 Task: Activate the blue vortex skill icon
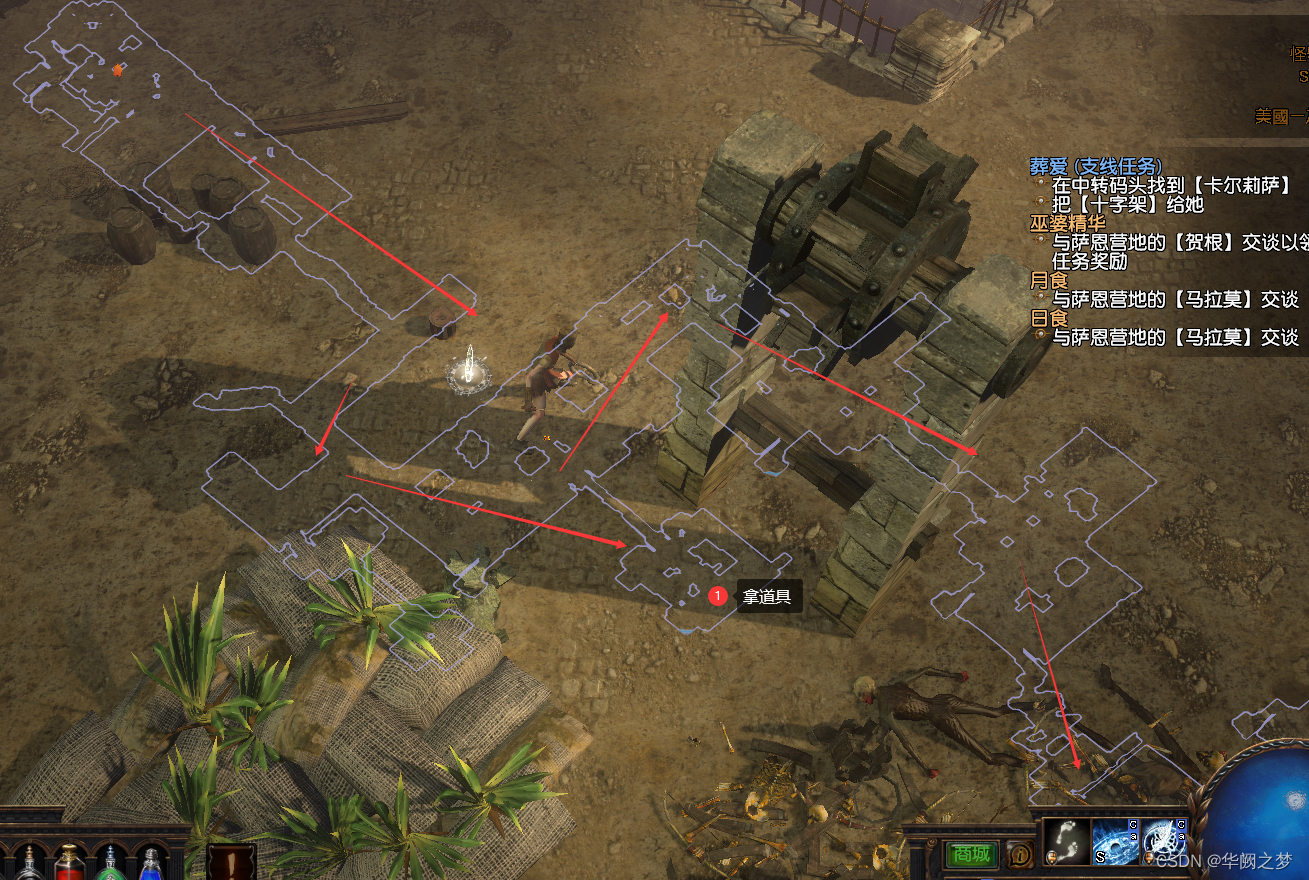pos(1113,843)
